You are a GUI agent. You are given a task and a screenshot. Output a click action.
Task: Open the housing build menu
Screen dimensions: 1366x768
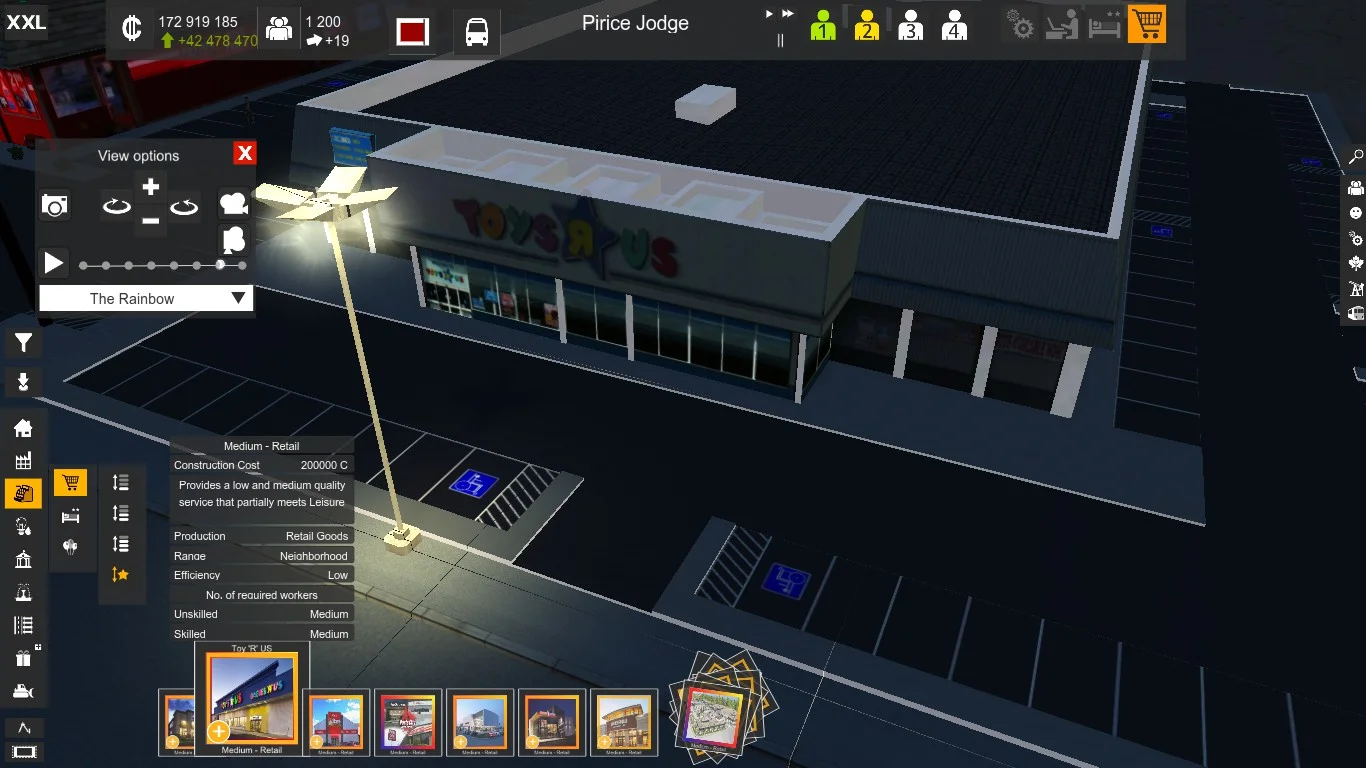tap(23, 429)
